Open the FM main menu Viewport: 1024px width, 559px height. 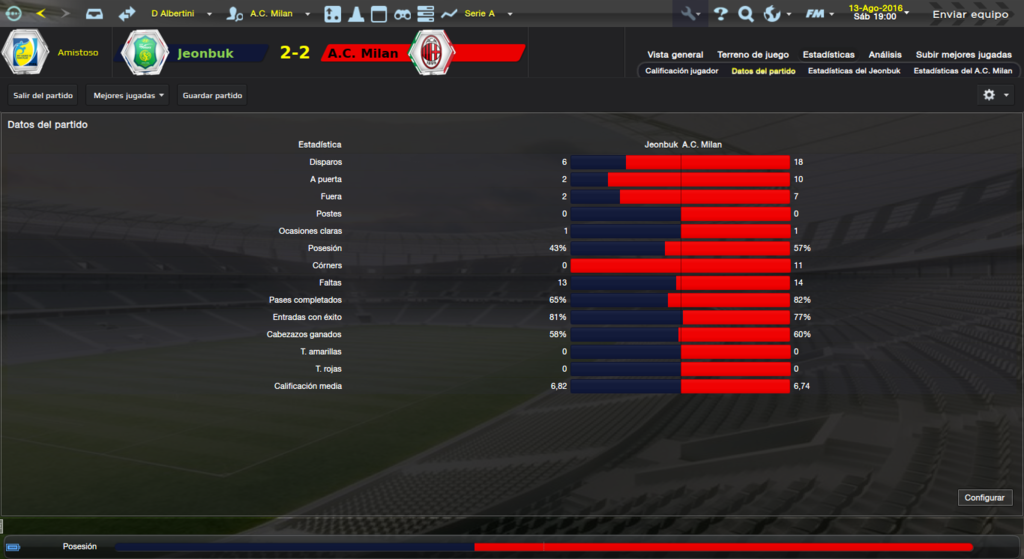click(820, 14)
